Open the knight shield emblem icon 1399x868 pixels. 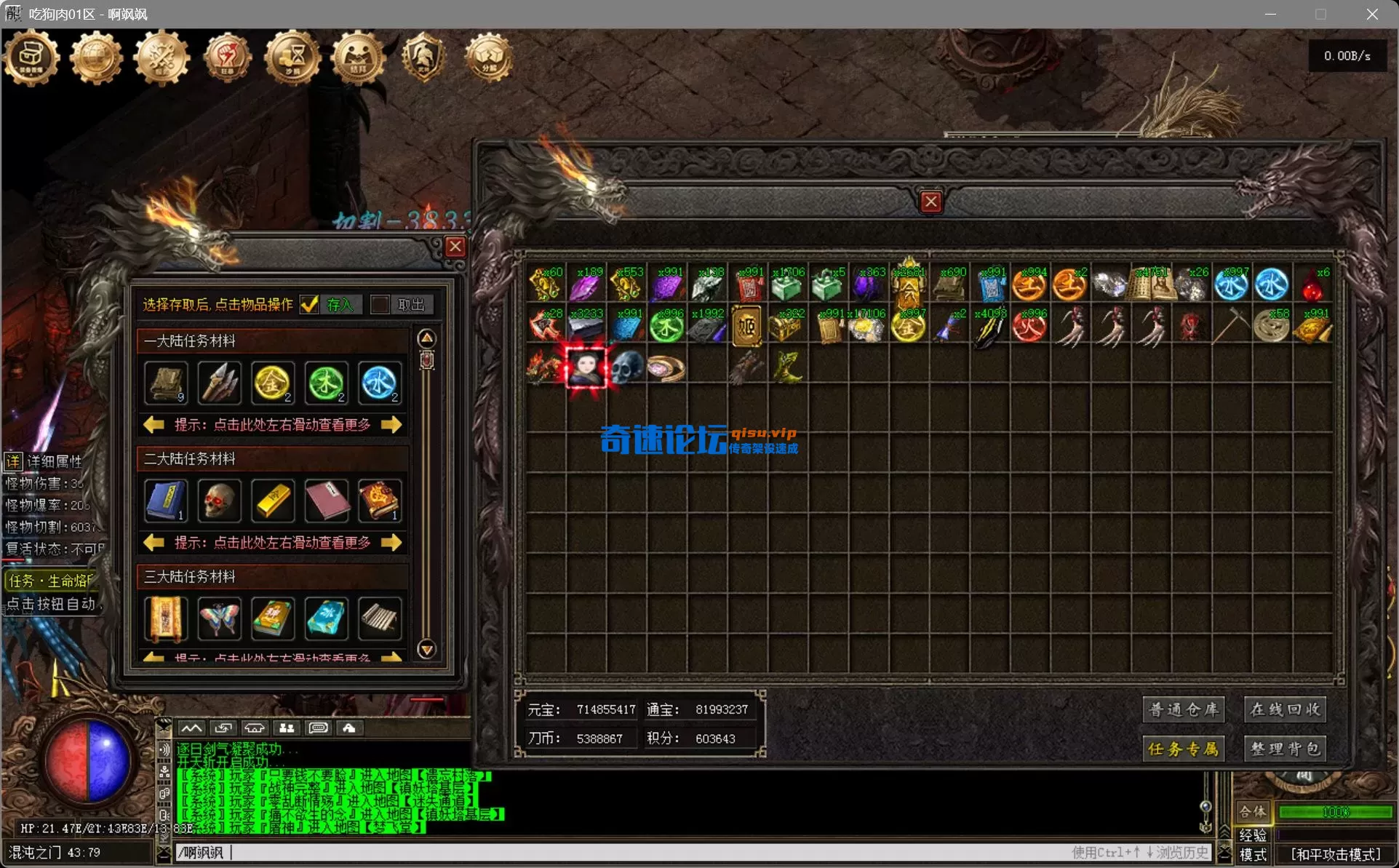[423, 58]
